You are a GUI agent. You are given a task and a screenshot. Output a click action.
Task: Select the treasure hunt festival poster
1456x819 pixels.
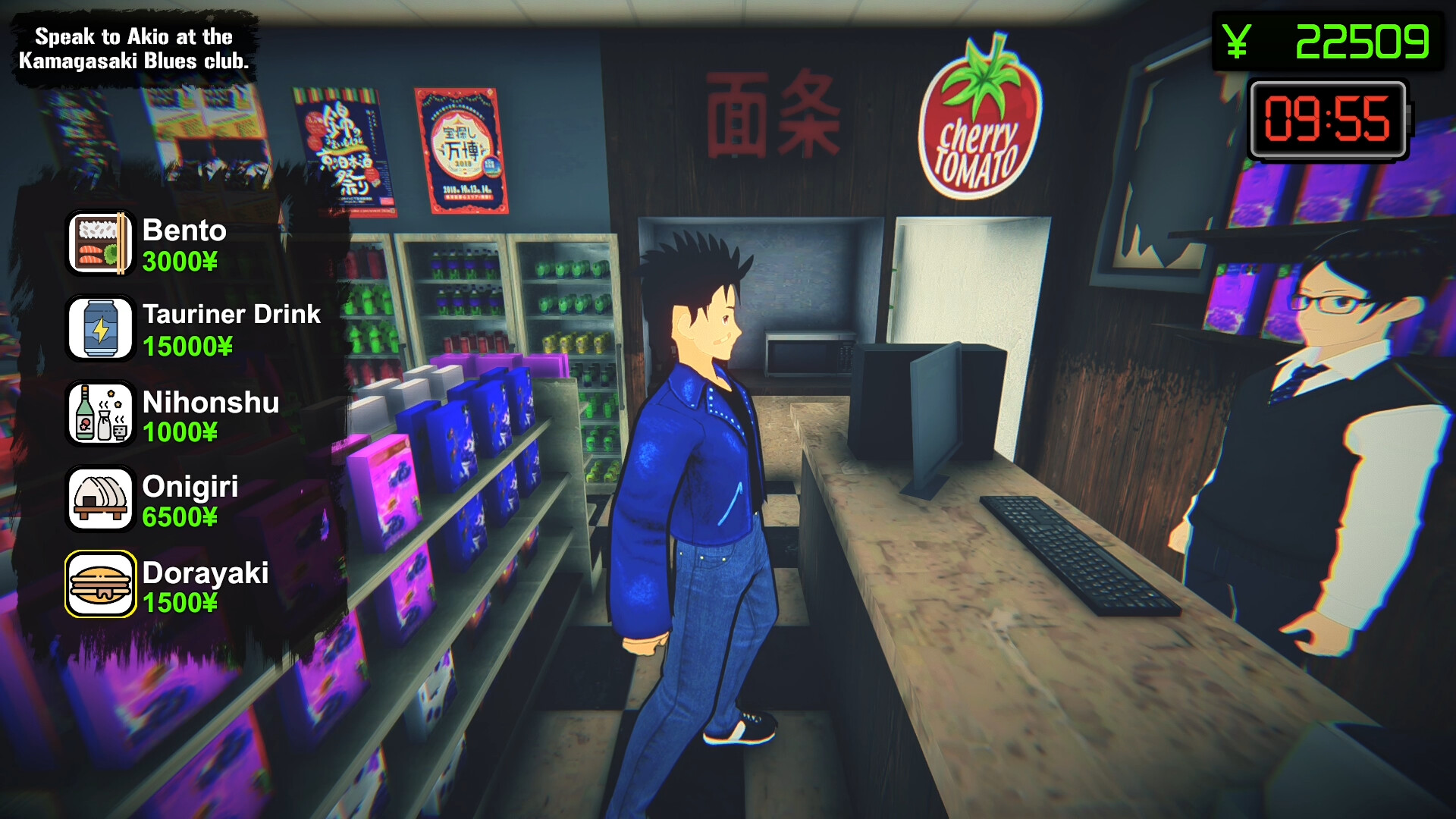456,144
